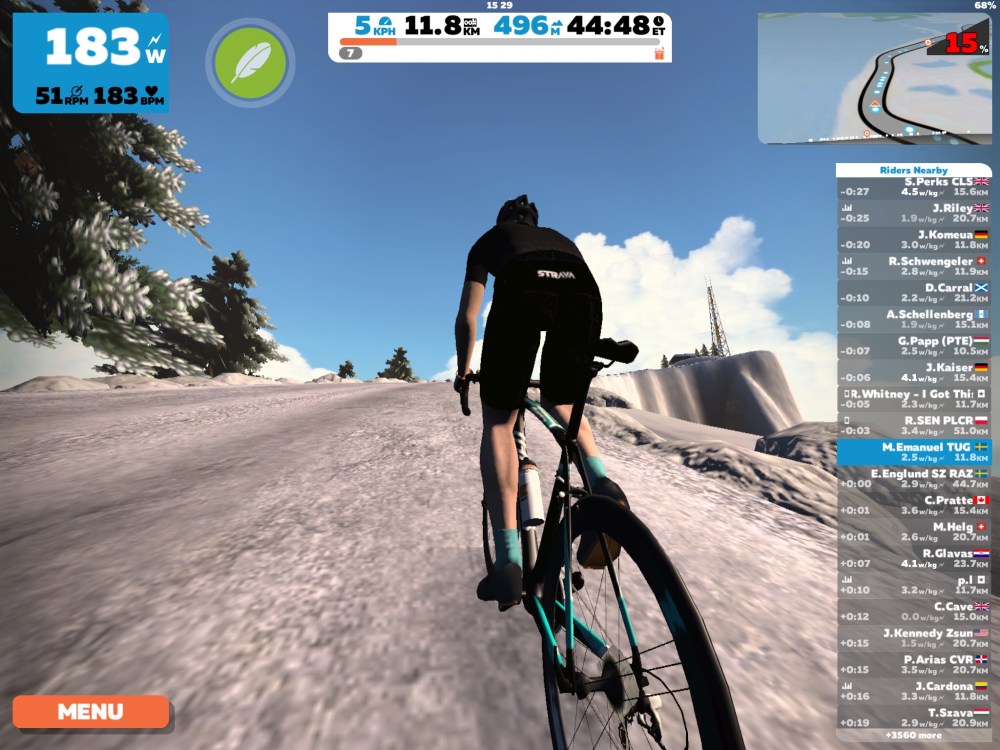Select rider J.Riley in nearby list
Screen dimensions: 1000x750
coord(914,213)
